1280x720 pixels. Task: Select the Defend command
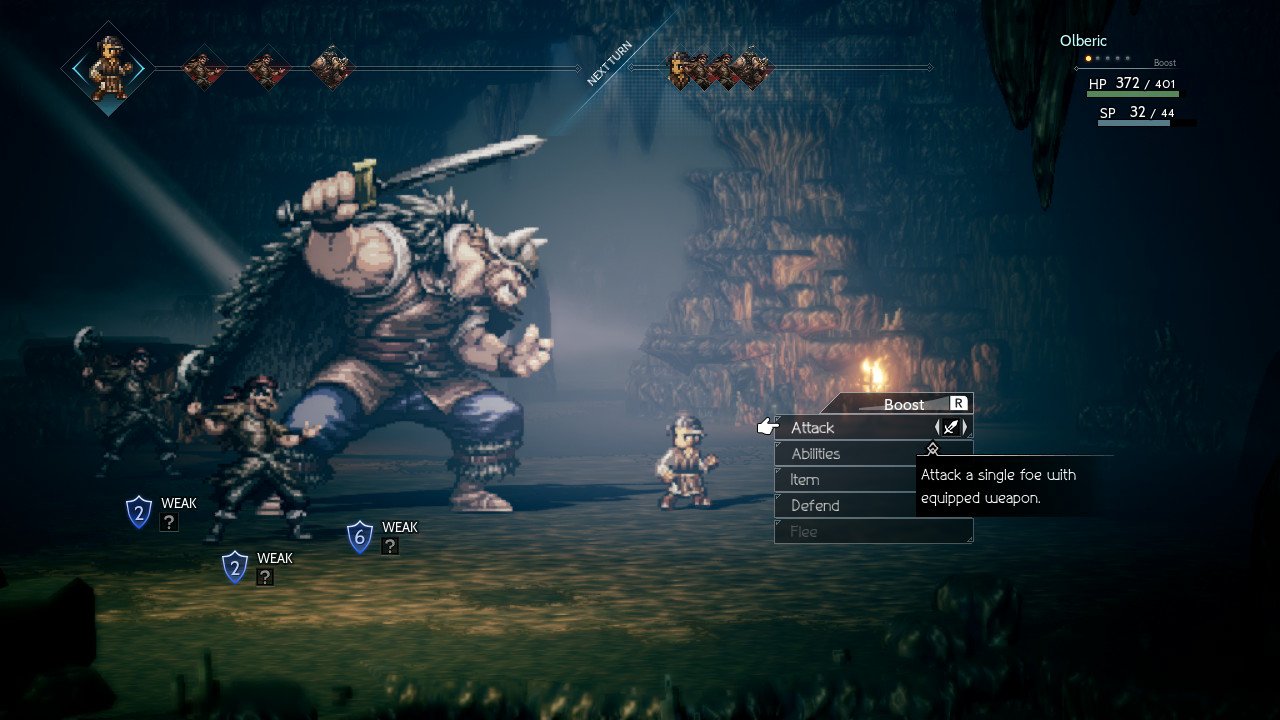(815, 506)
